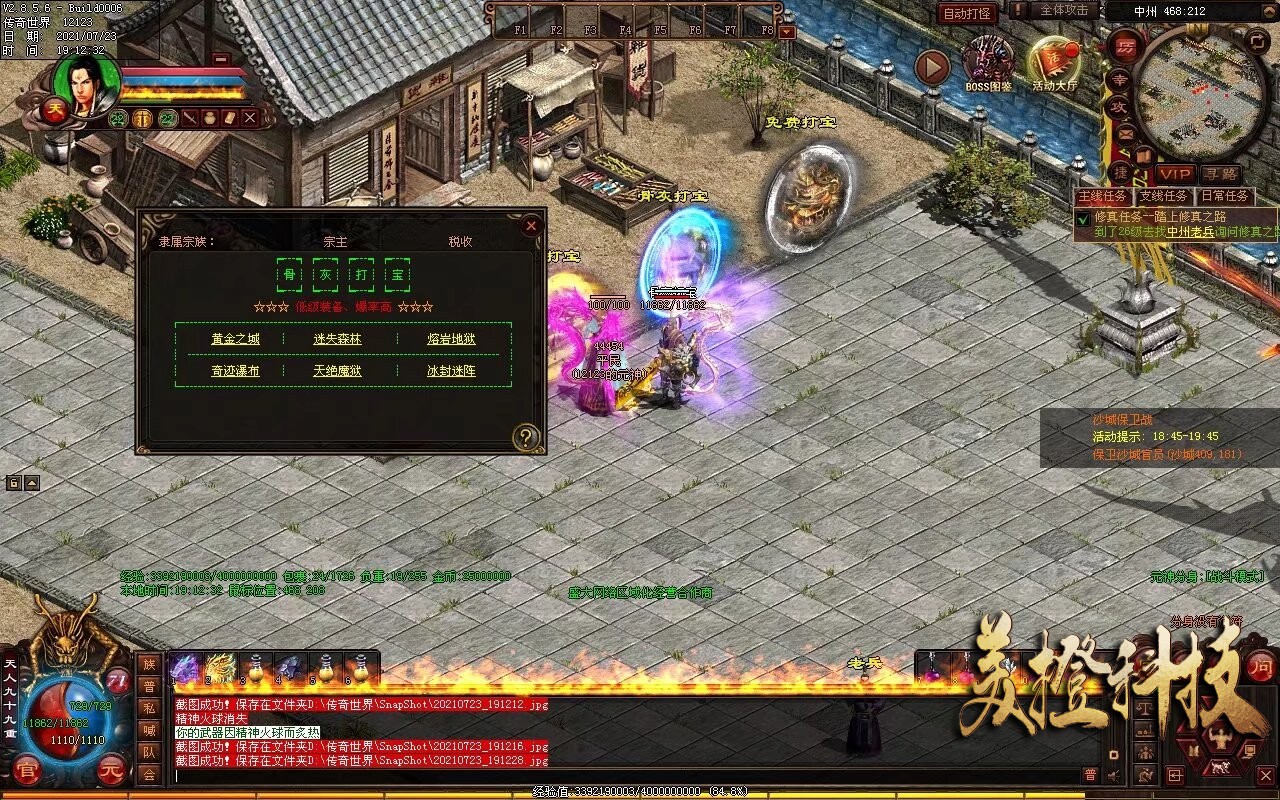Image resolution: width=1280 pixels, height=800 pixels.
Task: Mute sound with the speaker icon
Action: tap(1111, 775)
